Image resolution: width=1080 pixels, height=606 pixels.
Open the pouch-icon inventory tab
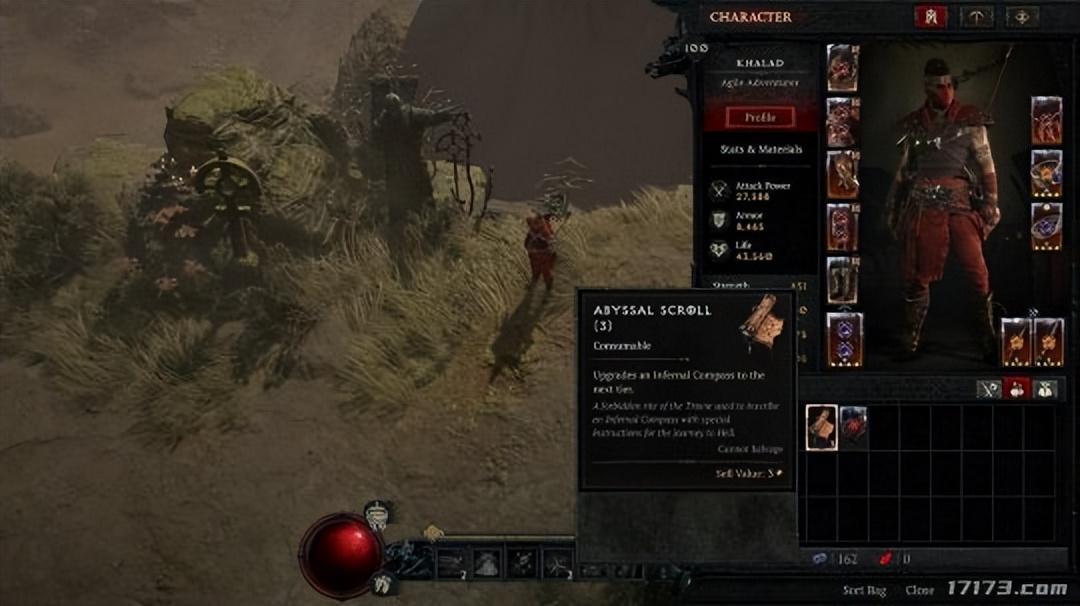pyautogui.click(x=1044, y=390)
